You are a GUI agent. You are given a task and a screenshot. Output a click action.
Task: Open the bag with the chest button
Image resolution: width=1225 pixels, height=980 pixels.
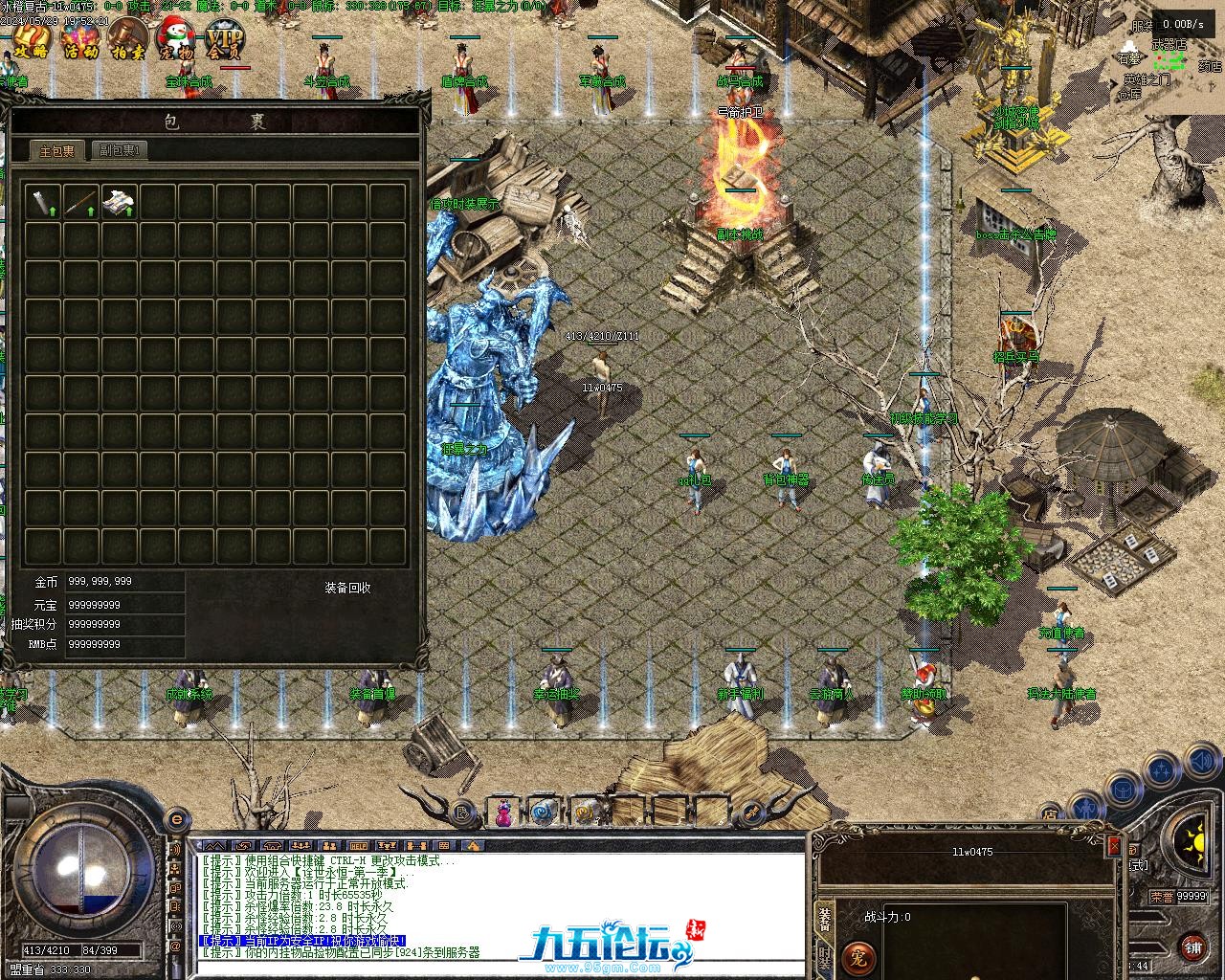1122,791
